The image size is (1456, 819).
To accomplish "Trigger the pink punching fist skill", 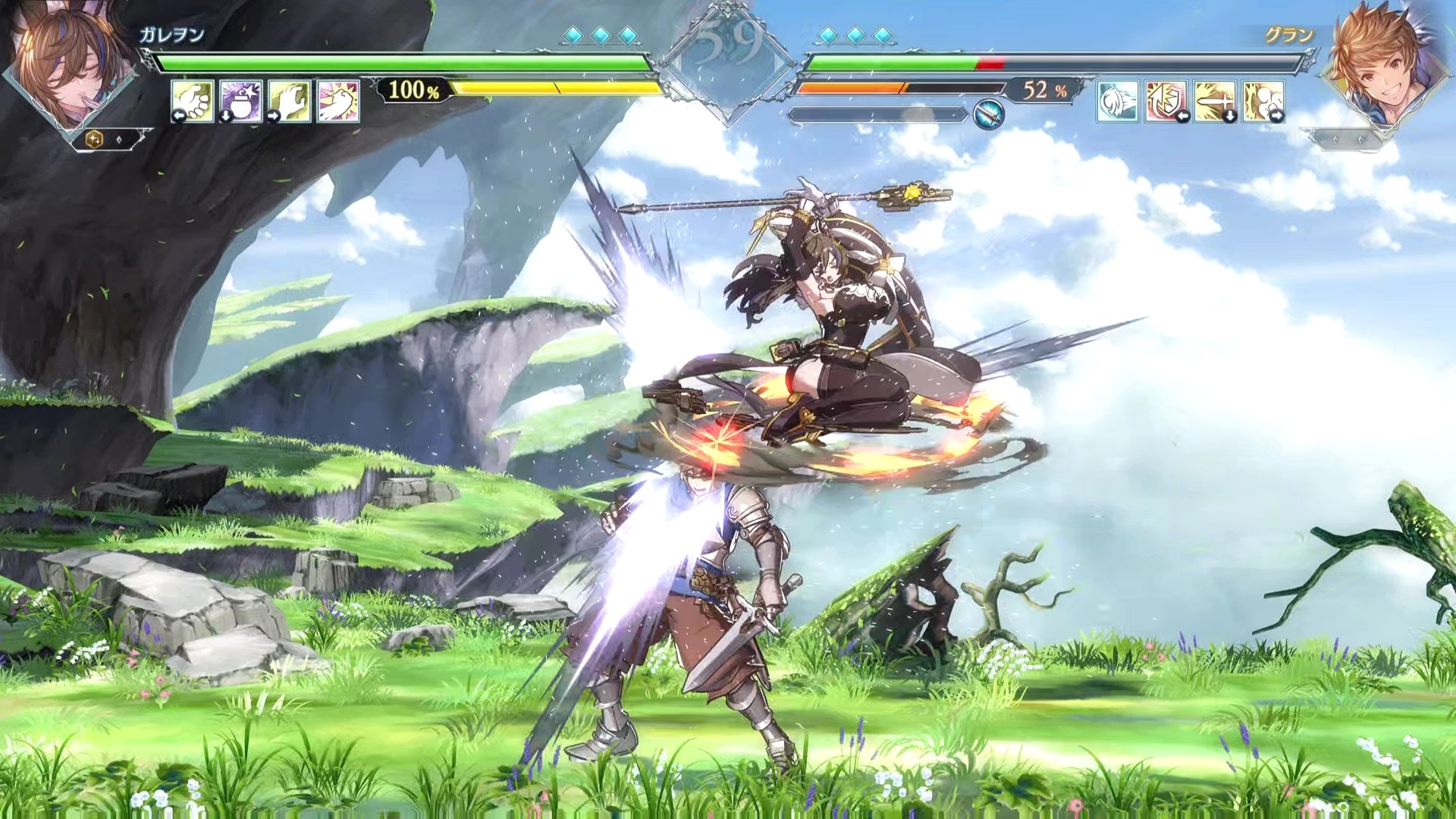I will point(338,101).
